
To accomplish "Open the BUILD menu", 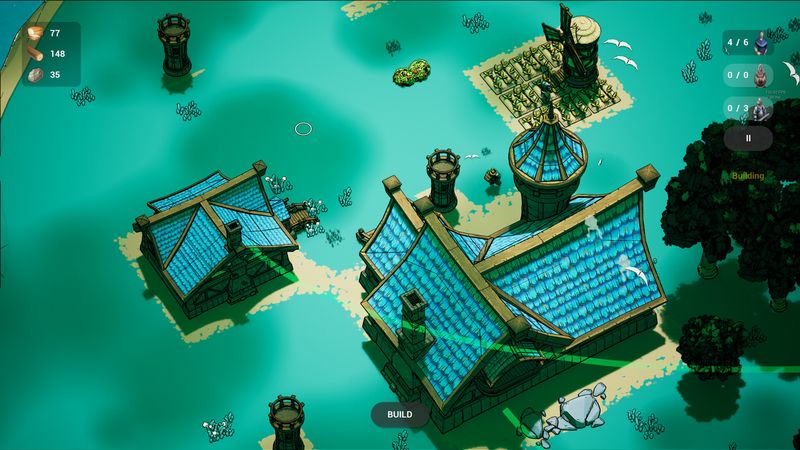I will tap(400, 414).
